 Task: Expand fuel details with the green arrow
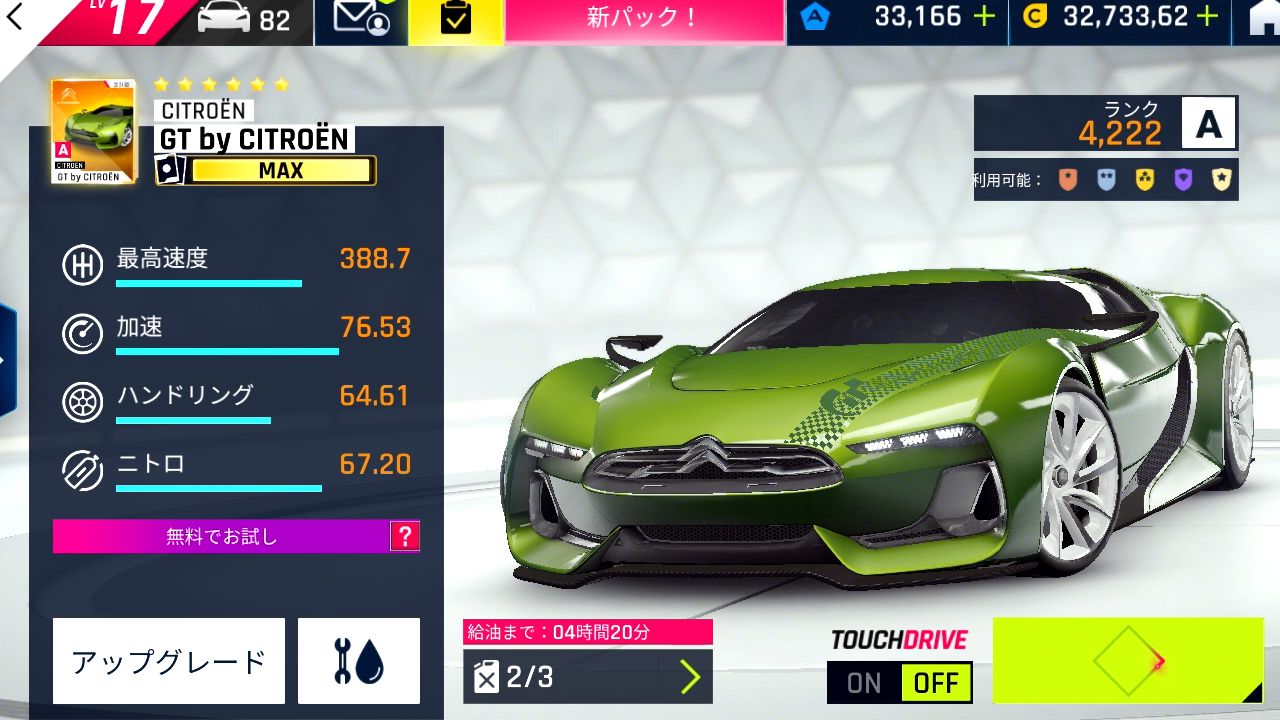[689, 678]
